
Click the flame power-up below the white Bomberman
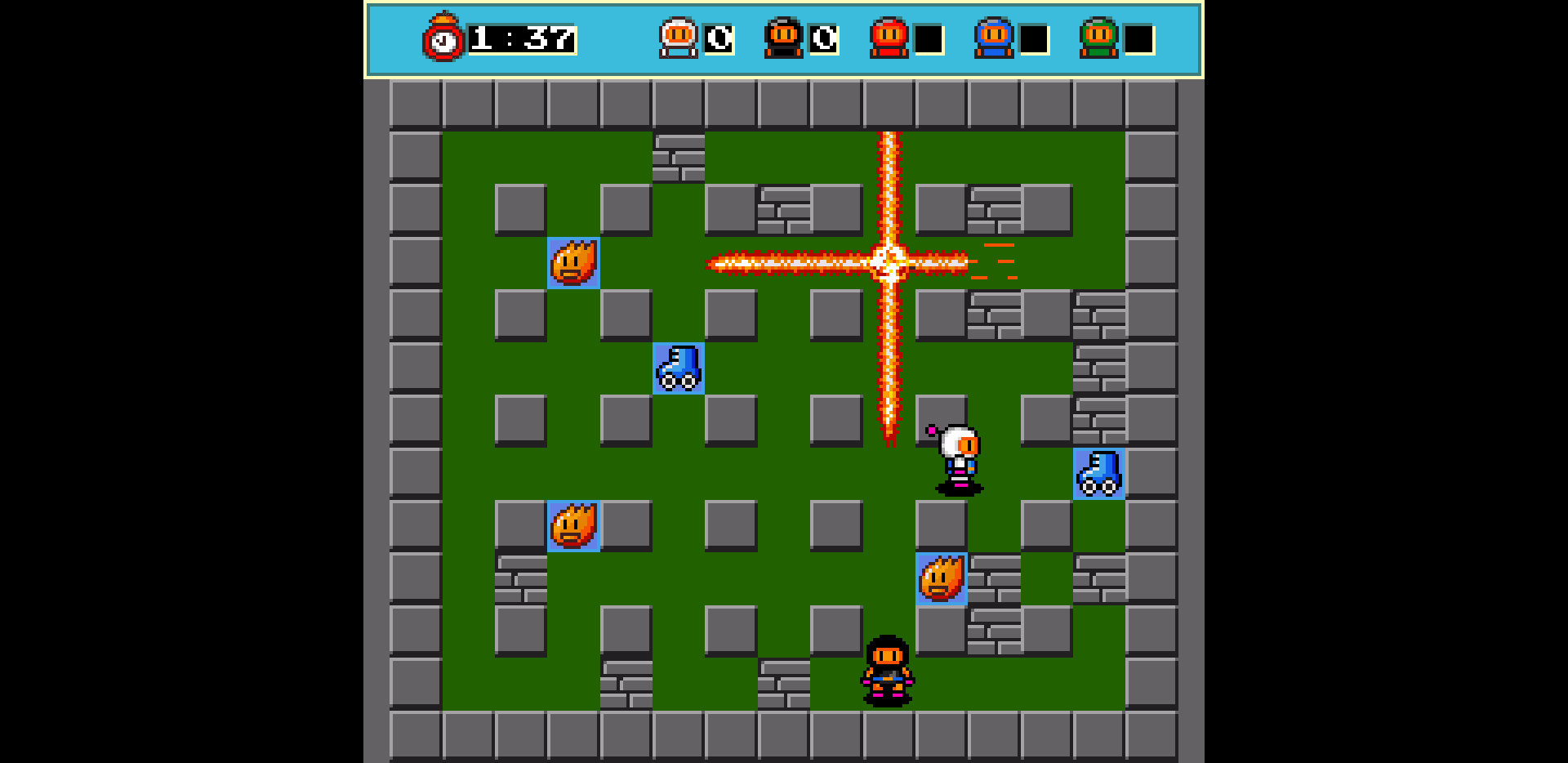941,580
